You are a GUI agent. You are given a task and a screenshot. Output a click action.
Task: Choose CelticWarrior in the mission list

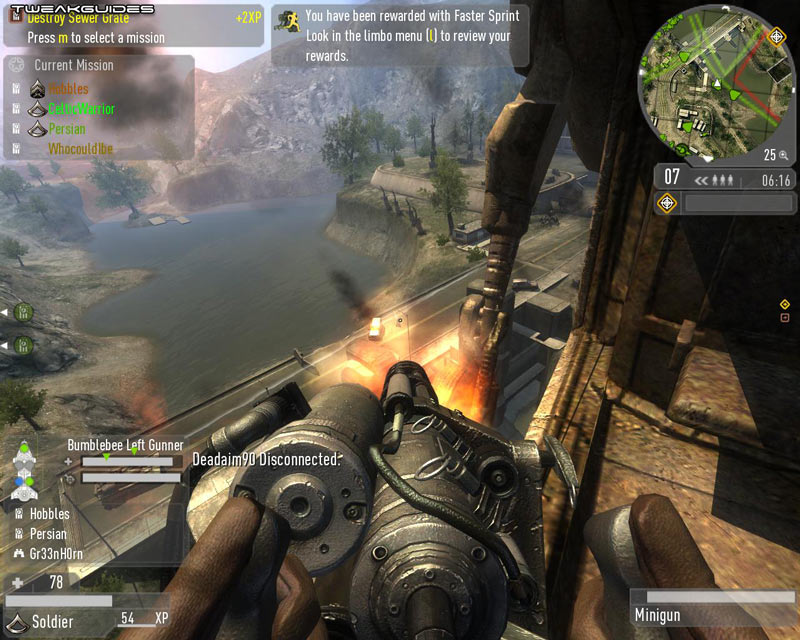pyautogui.click(x=81, y=109)
